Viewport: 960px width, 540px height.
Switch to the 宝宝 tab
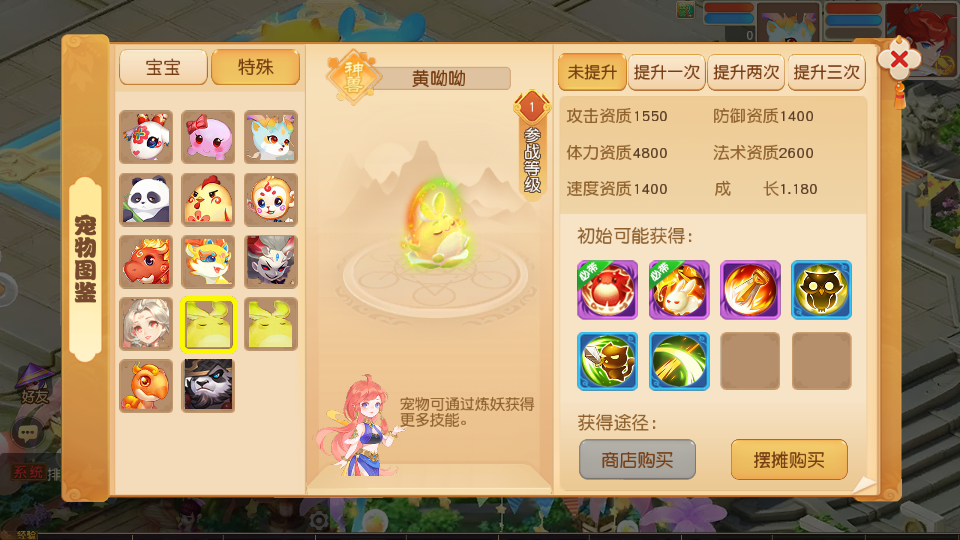click(163, 67)
